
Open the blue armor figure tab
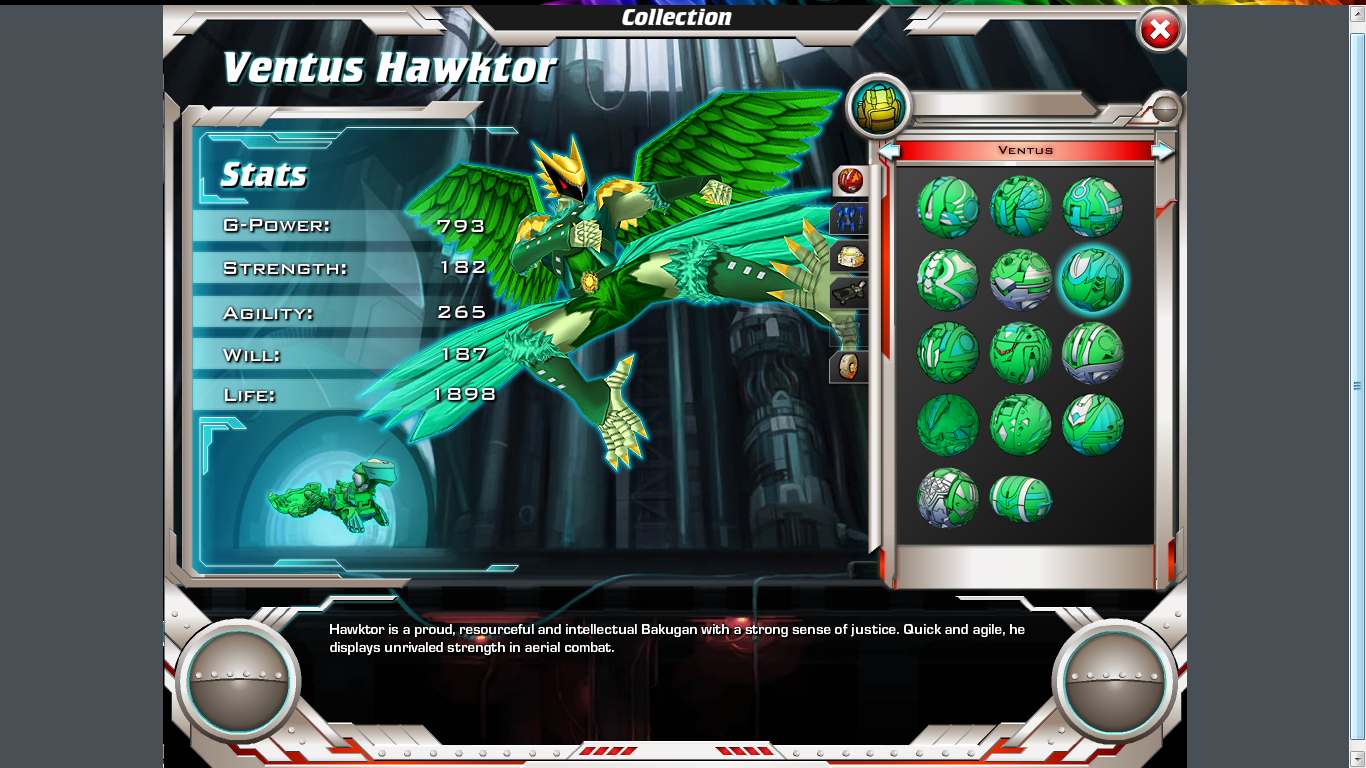point(848,219)
